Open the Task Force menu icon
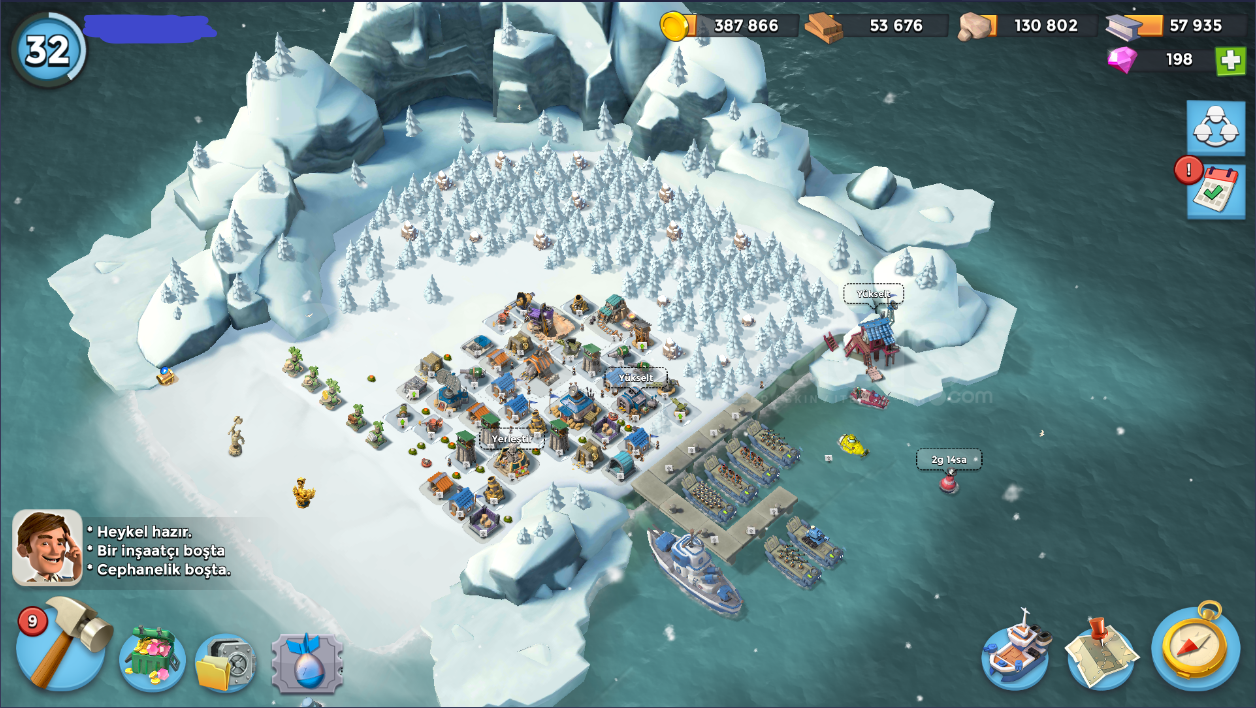1256x708 pixels. pyautogui.click(x=1216, y=127)
